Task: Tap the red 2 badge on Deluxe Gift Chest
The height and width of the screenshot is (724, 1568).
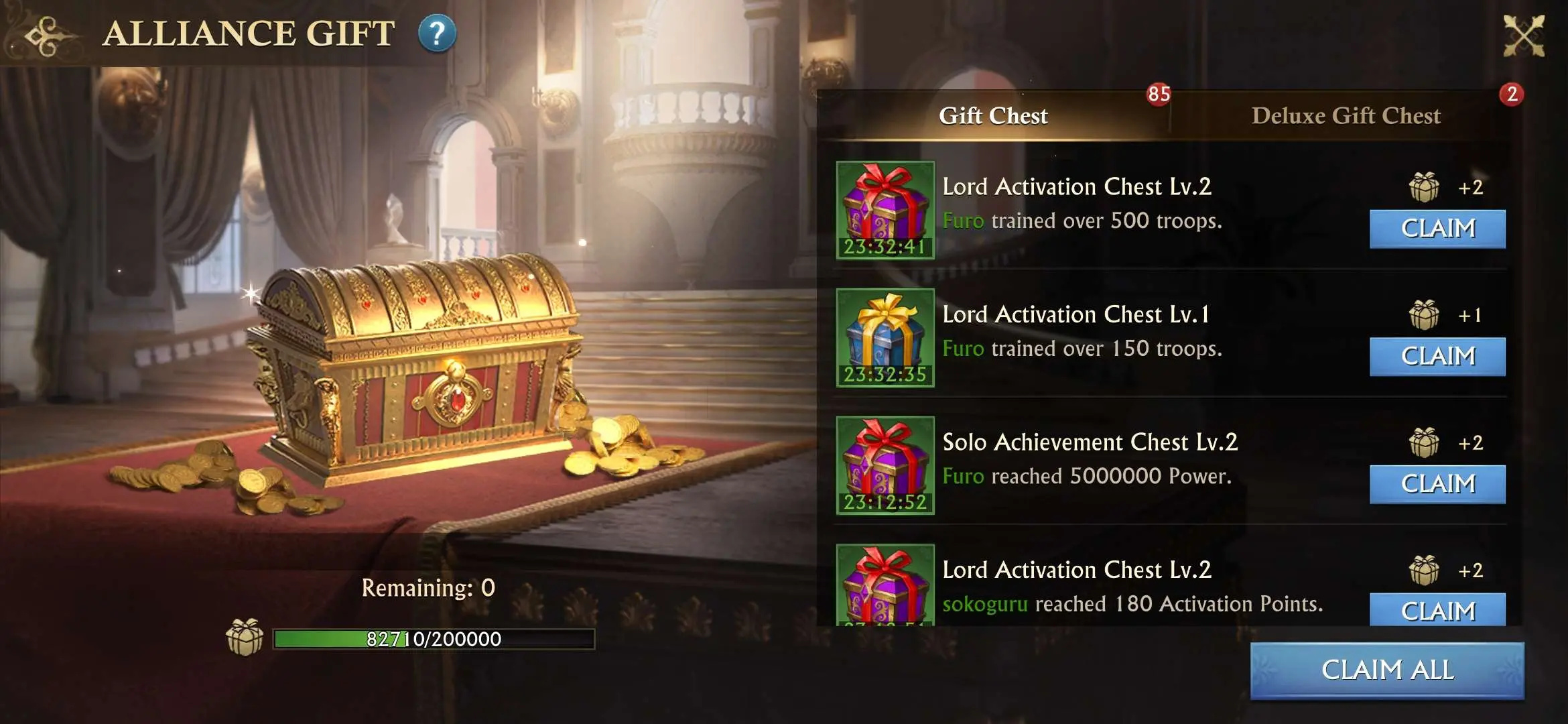Action: pos(1513,95)
